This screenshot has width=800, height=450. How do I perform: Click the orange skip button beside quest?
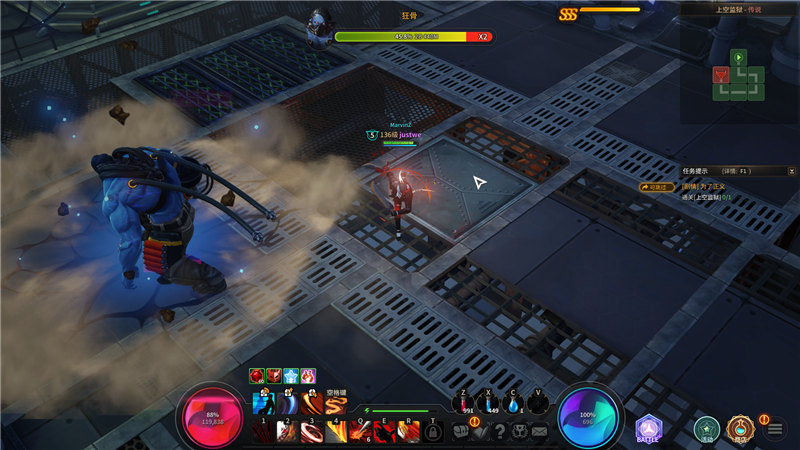(658, 186)
